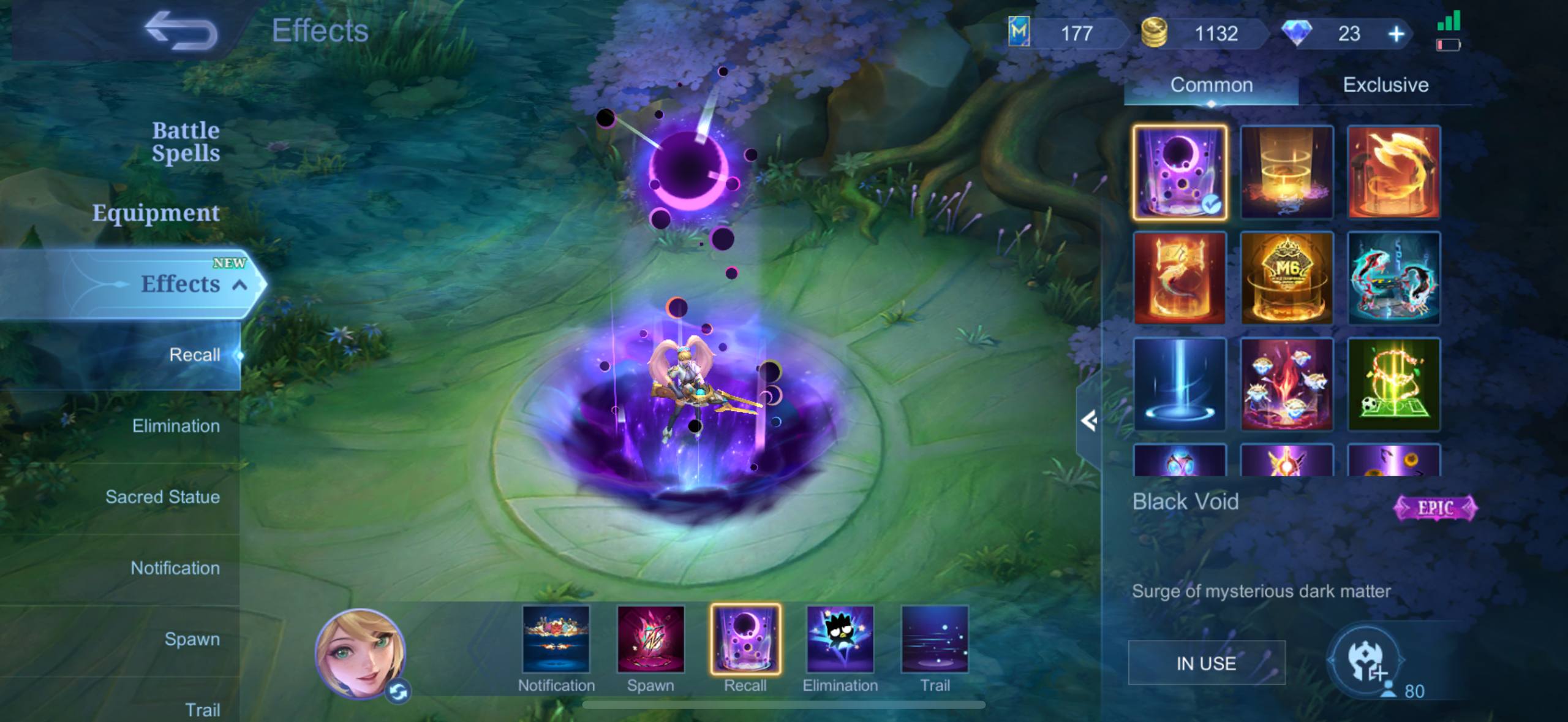Click the IN USE button
The width and height of the screenshot is (1568, 722).
click(1206, 663)
